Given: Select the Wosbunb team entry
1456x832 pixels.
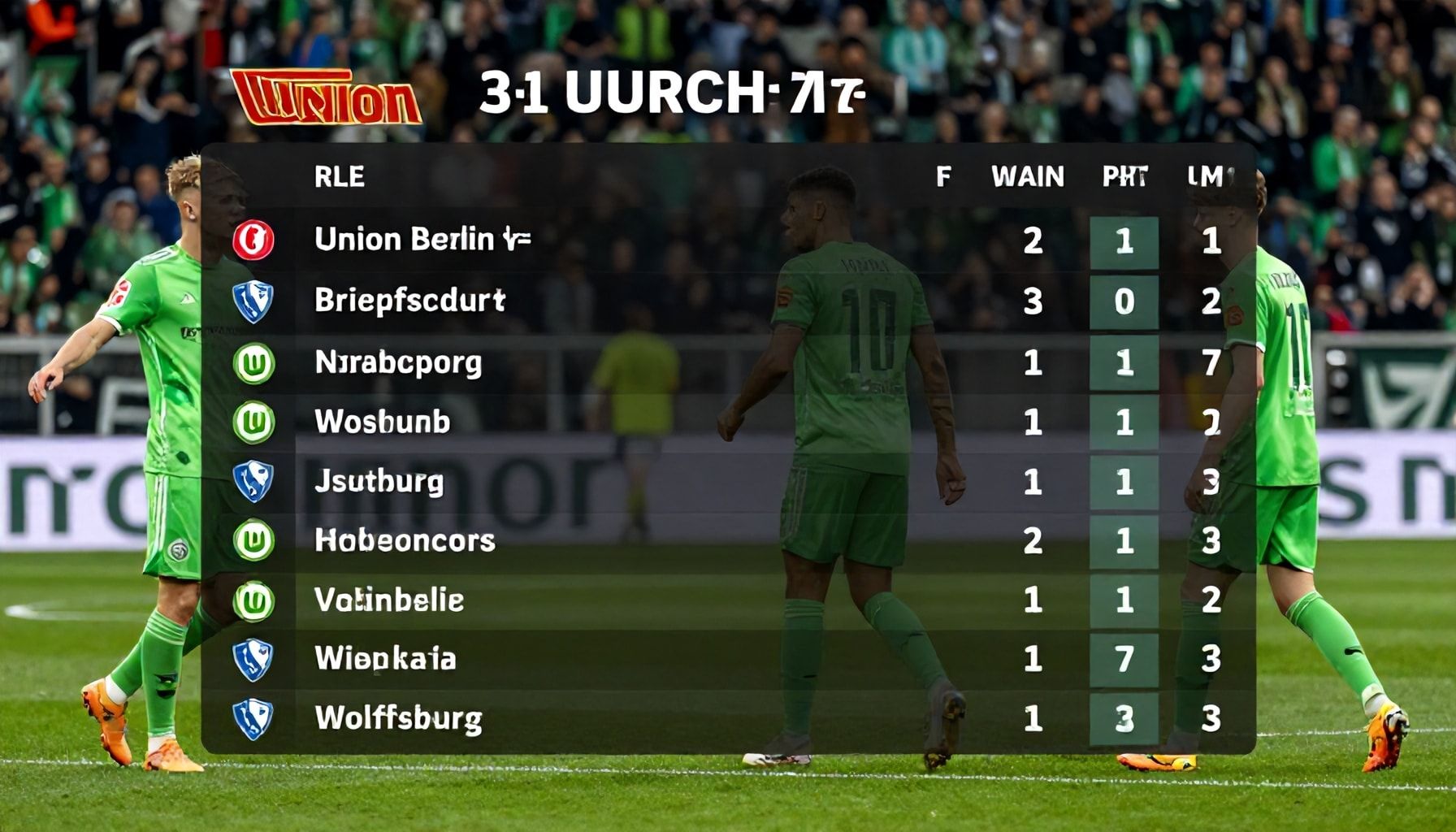Looking at the screenshot, I should tap(382, 422).
